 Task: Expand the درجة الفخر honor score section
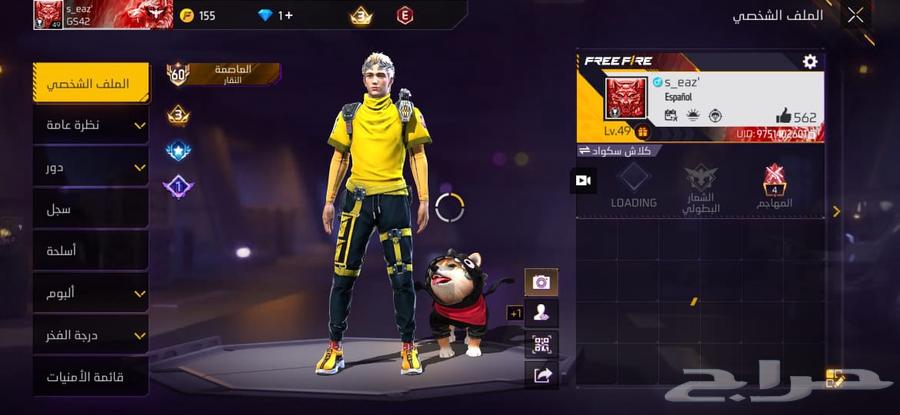tap(91, 335)
